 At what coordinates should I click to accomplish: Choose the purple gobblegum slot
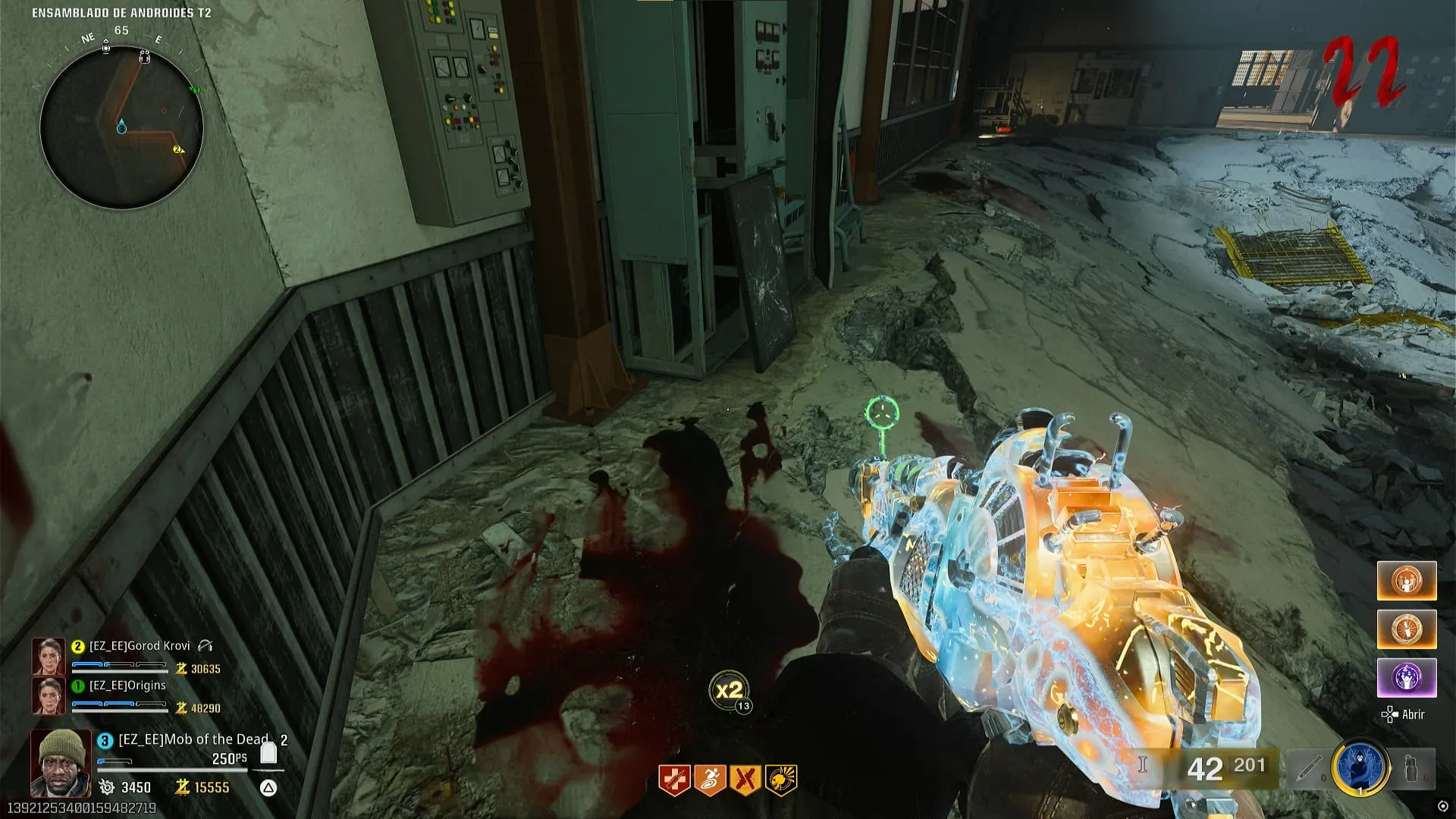[x=1407, y=678]
